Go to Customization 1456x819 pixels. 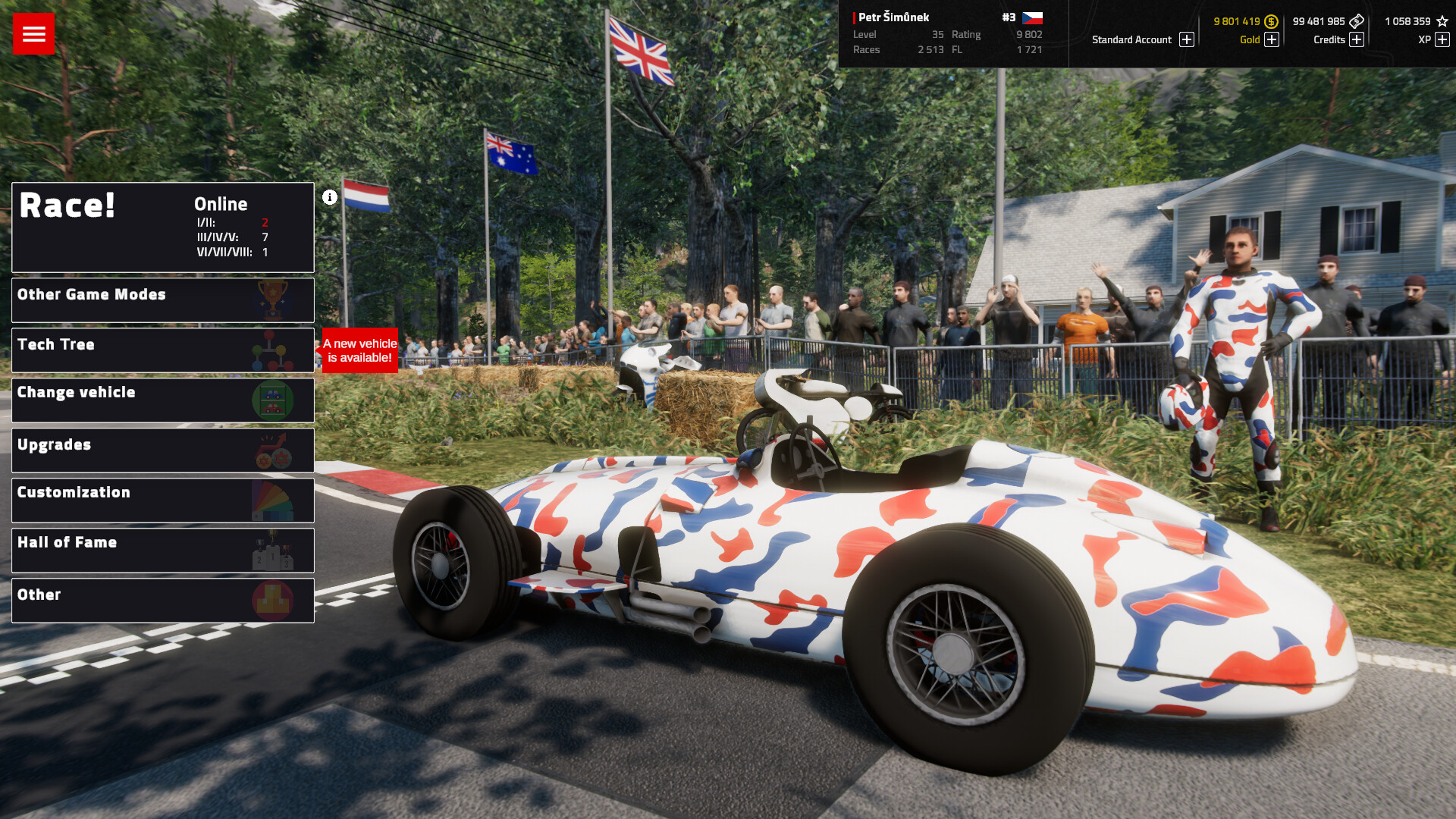pyautogui.click(x=162, y=500)
